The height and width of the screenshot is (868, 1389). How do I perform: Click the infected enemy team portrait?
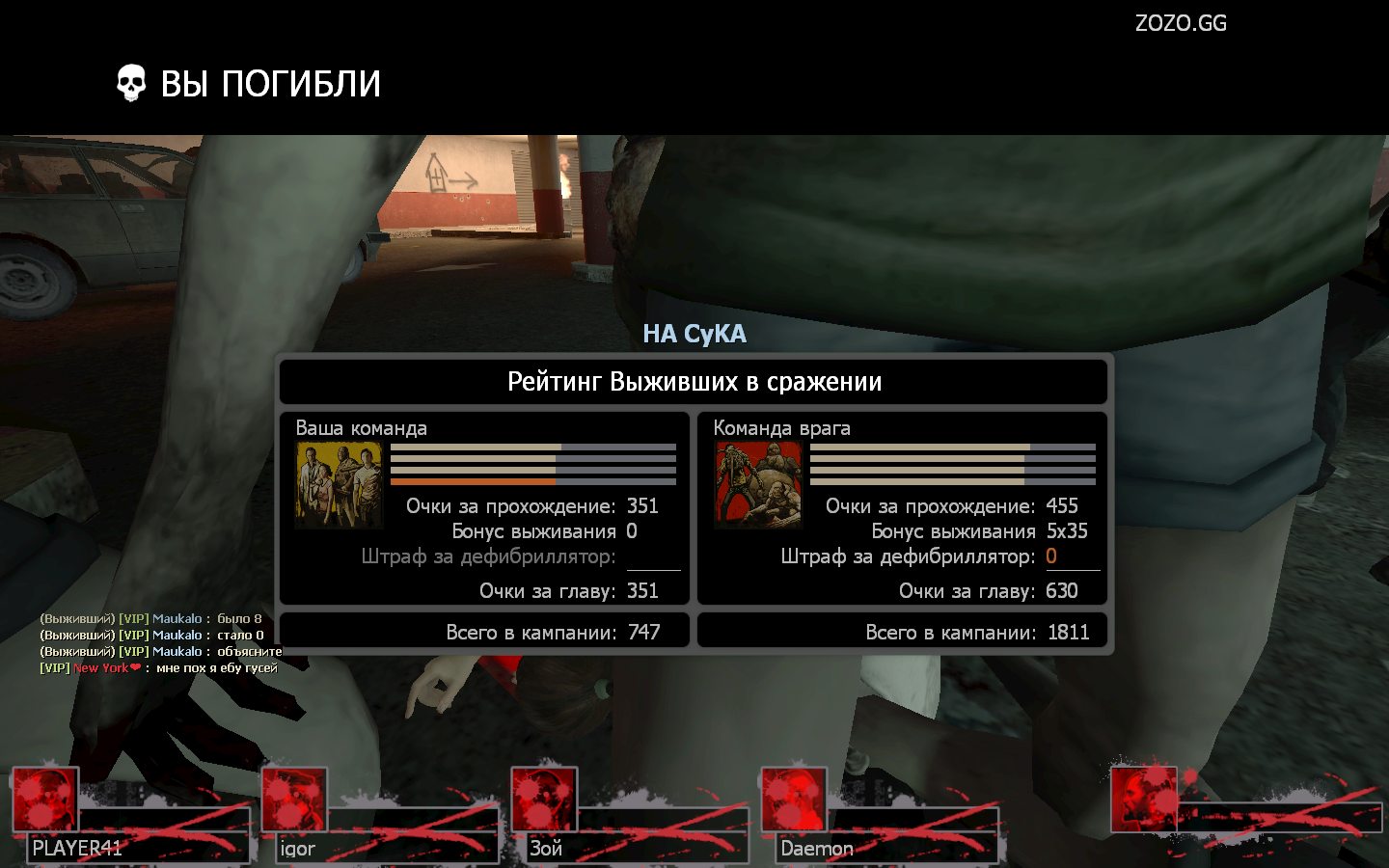(x=758, y=485)
